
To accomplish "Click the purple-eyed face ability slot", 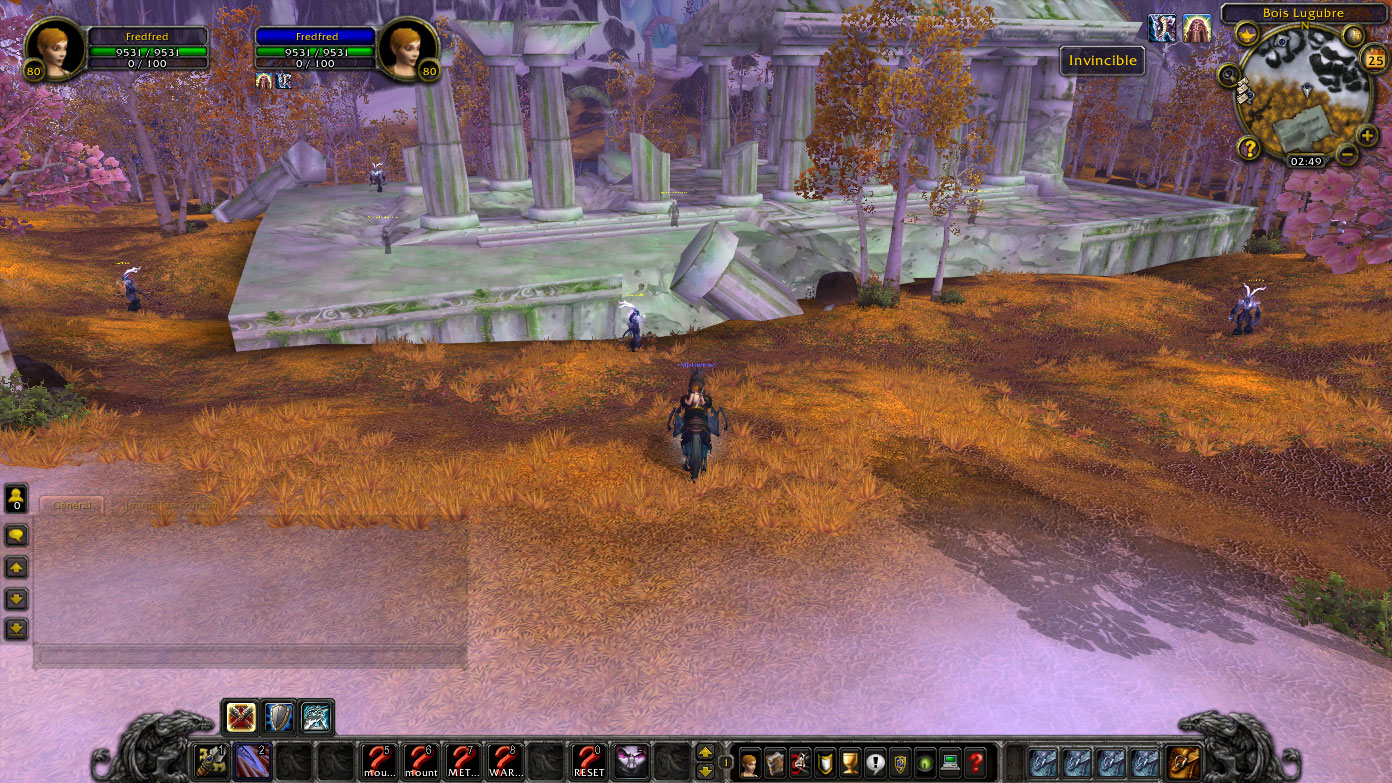I will pyautogui.click(x=631, y=762).
